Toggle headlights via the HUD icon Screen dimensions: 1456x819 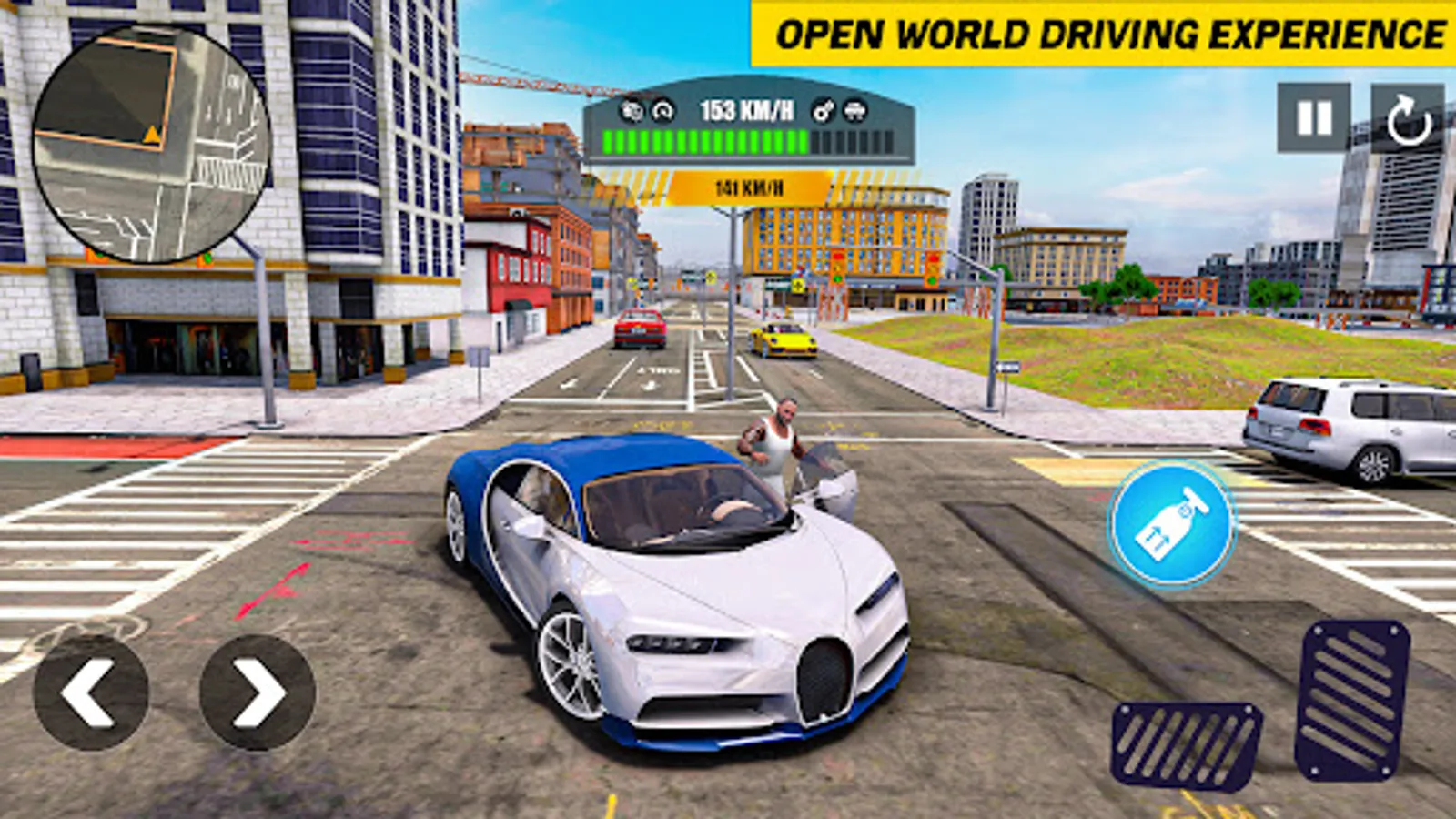854,112
